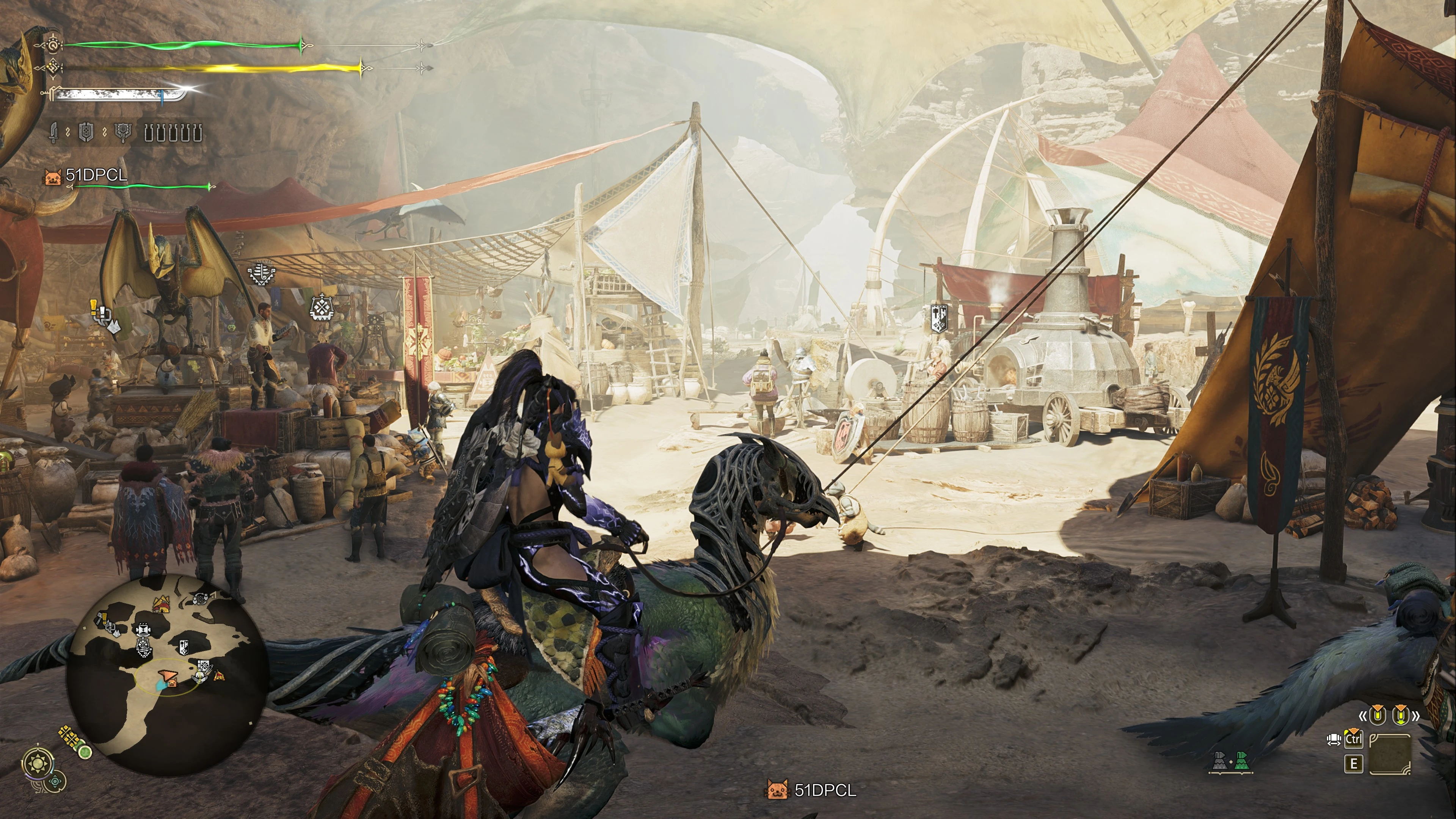Check the sun time-of-day indicator

[x=38, y=764]
